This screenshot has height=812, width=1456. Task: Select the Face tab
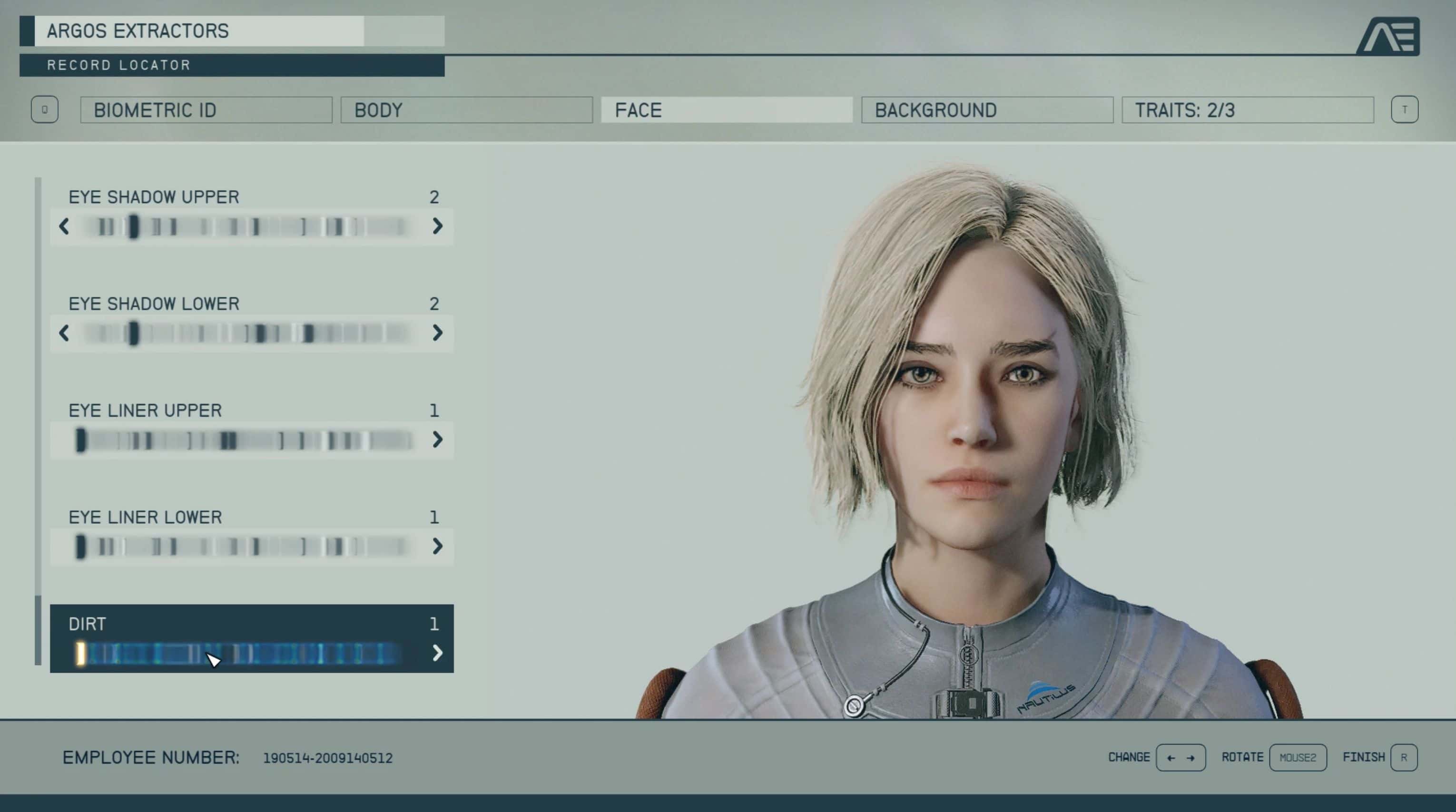726,109
